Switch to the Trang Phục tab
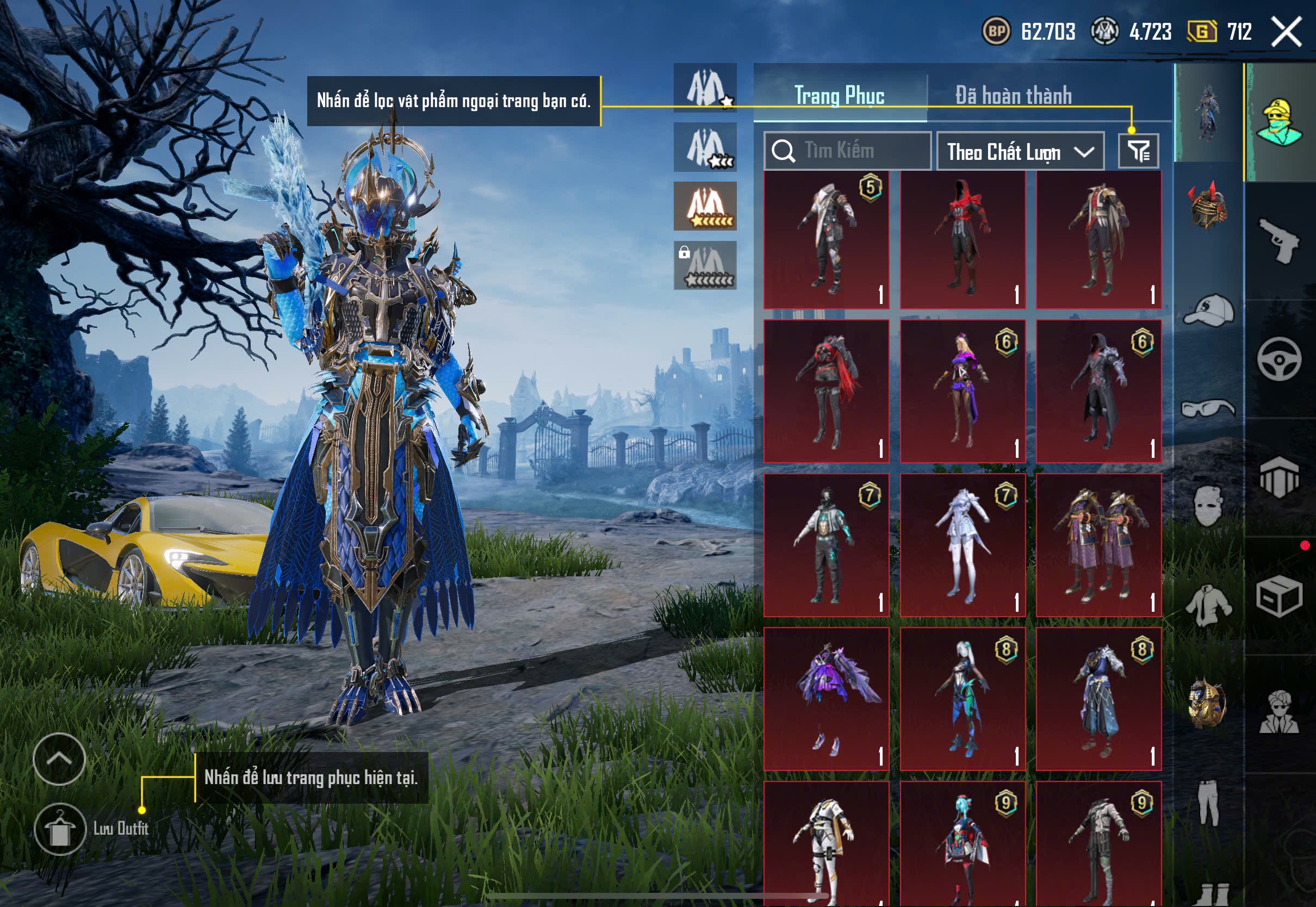The image size is (1316, 907). coord(839,95)
